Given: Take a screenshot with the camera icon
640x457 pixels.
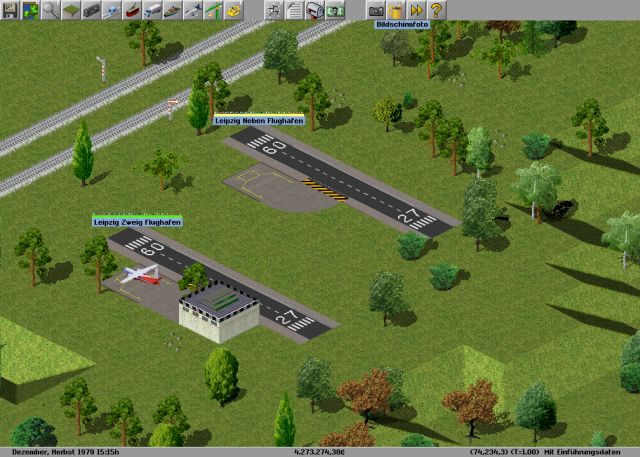Looking at the screenshot, I should point(376,10).
